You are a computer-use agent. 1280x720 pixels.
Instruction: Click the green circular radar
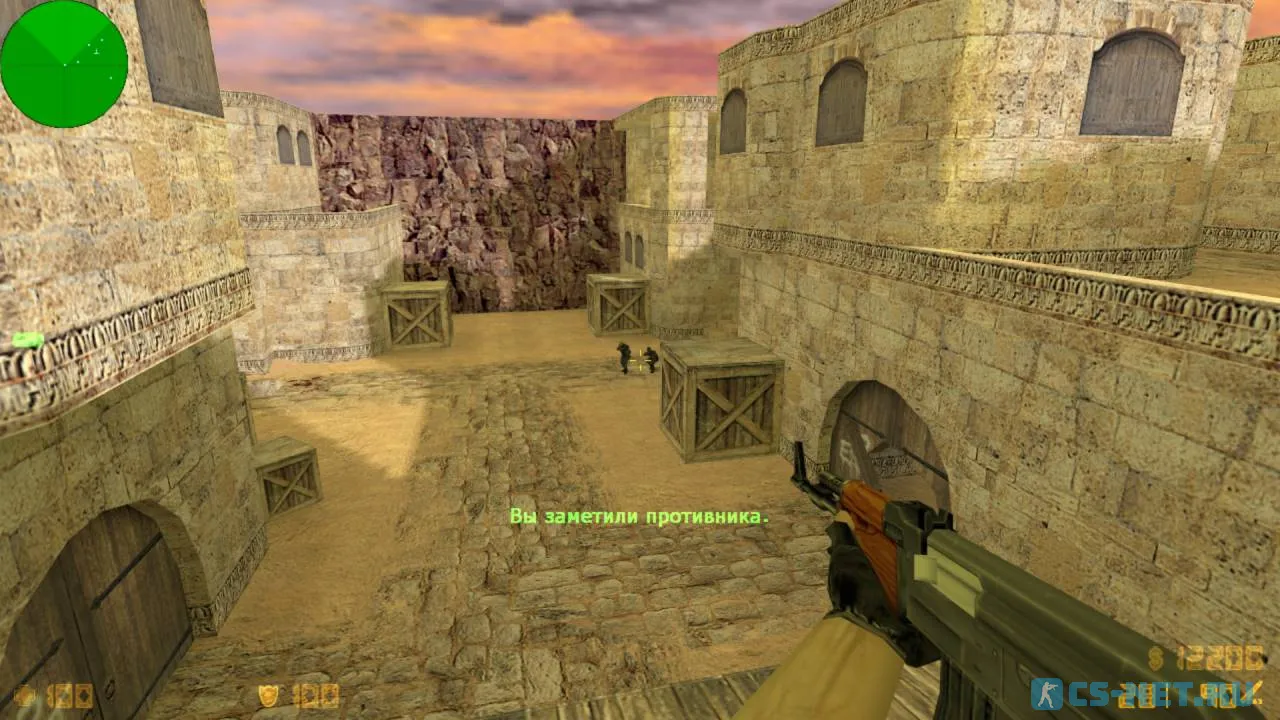click(x=64, y=64)
